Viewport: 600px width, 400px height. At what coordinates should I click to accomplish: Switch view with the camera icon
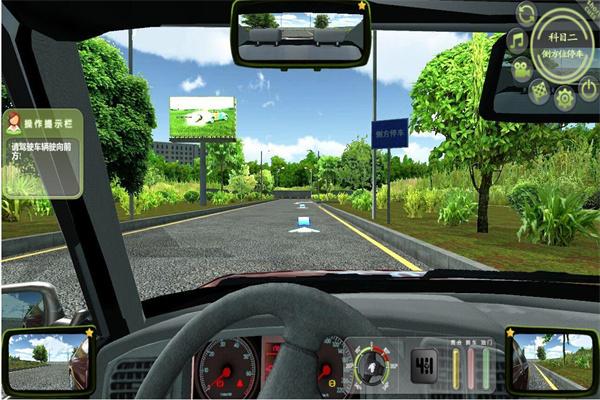523,70
